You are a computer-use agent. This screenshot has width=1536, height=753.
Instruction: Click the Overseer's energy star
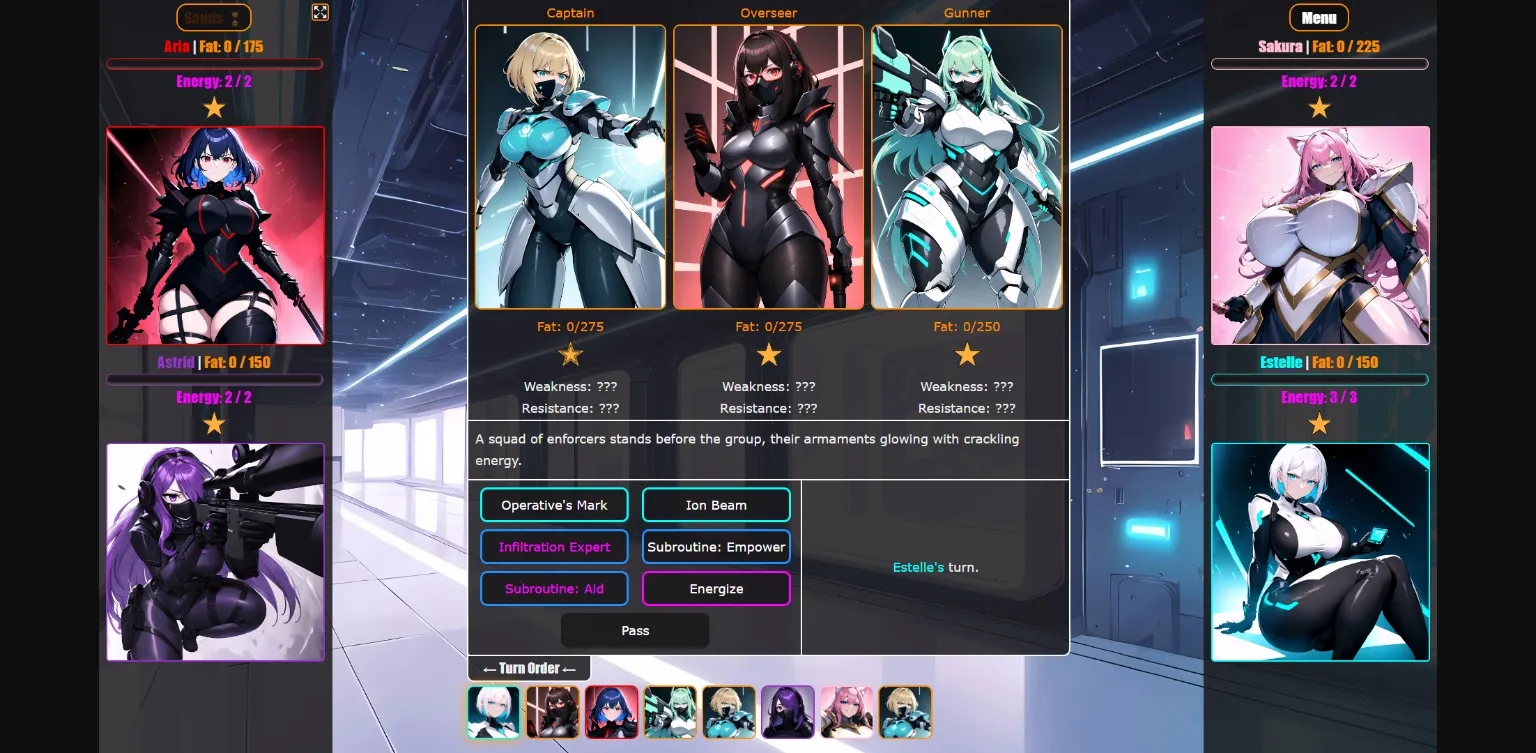click(x=769, y=354)
